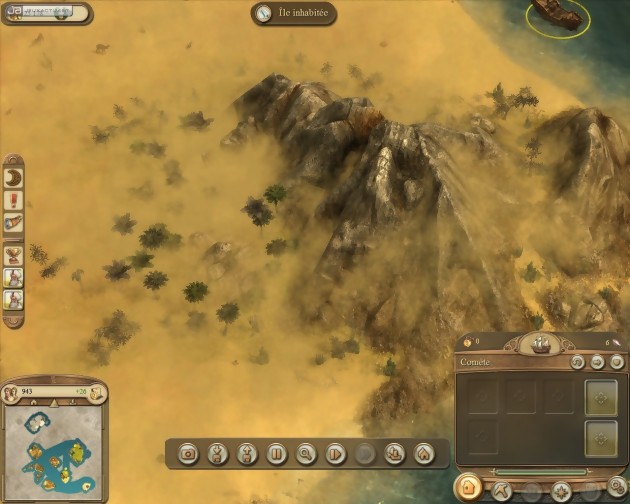Open the gear settings menu

tap(617, 487)
